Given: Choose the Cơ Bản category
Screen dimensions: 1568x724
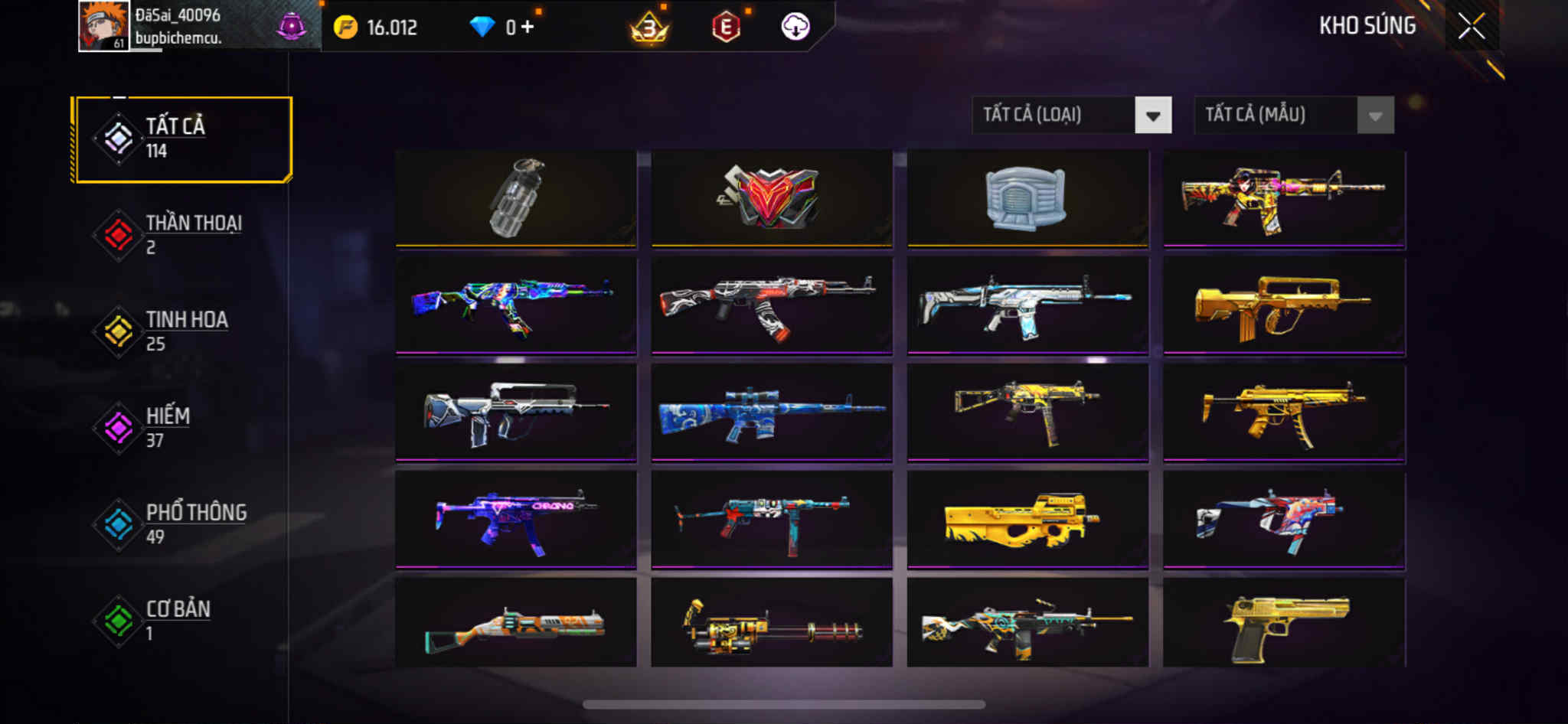Looking at the screenshot, I should (183, 621).
